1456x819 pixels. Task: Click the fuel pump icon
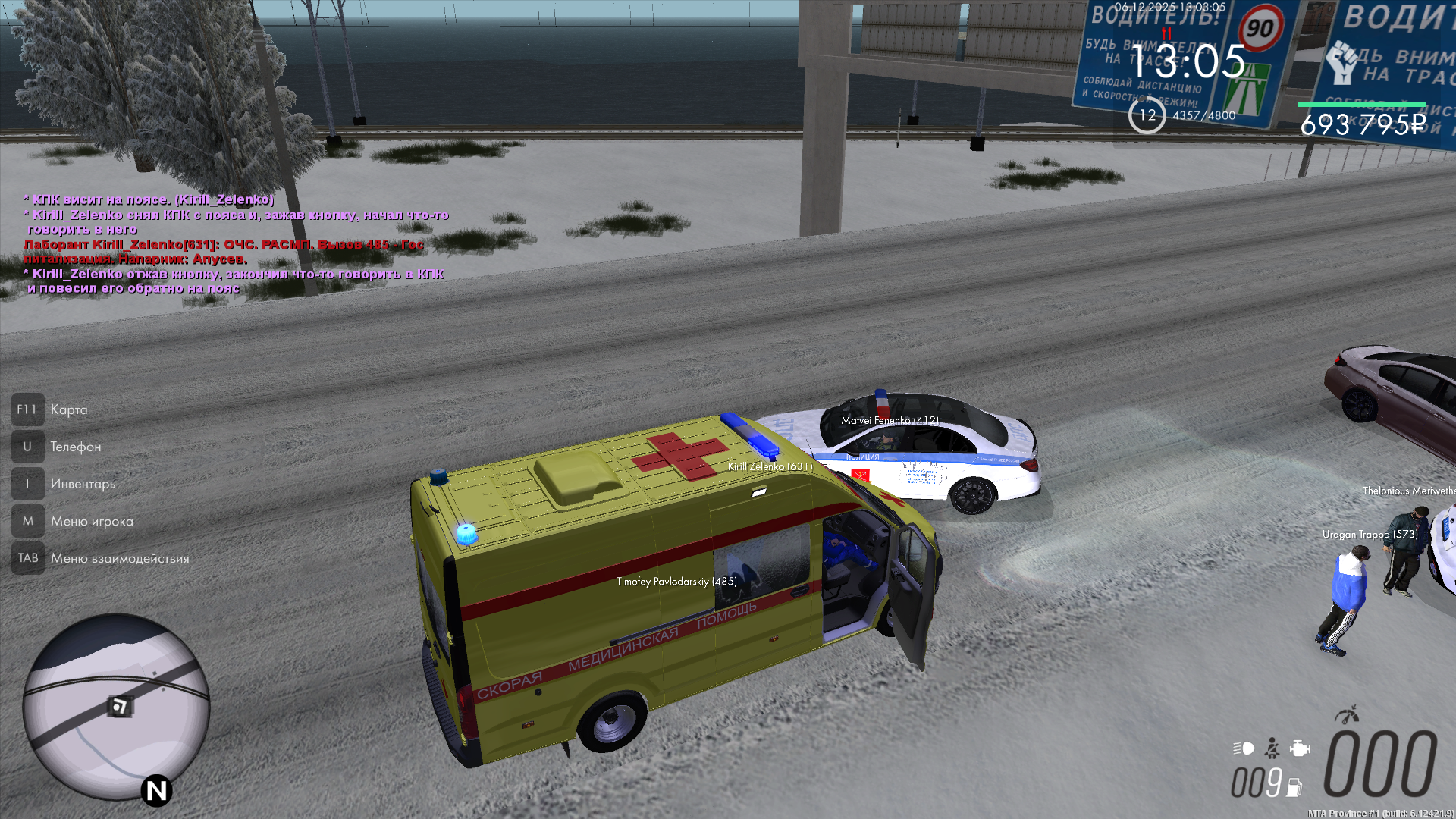coord(1294,788)
